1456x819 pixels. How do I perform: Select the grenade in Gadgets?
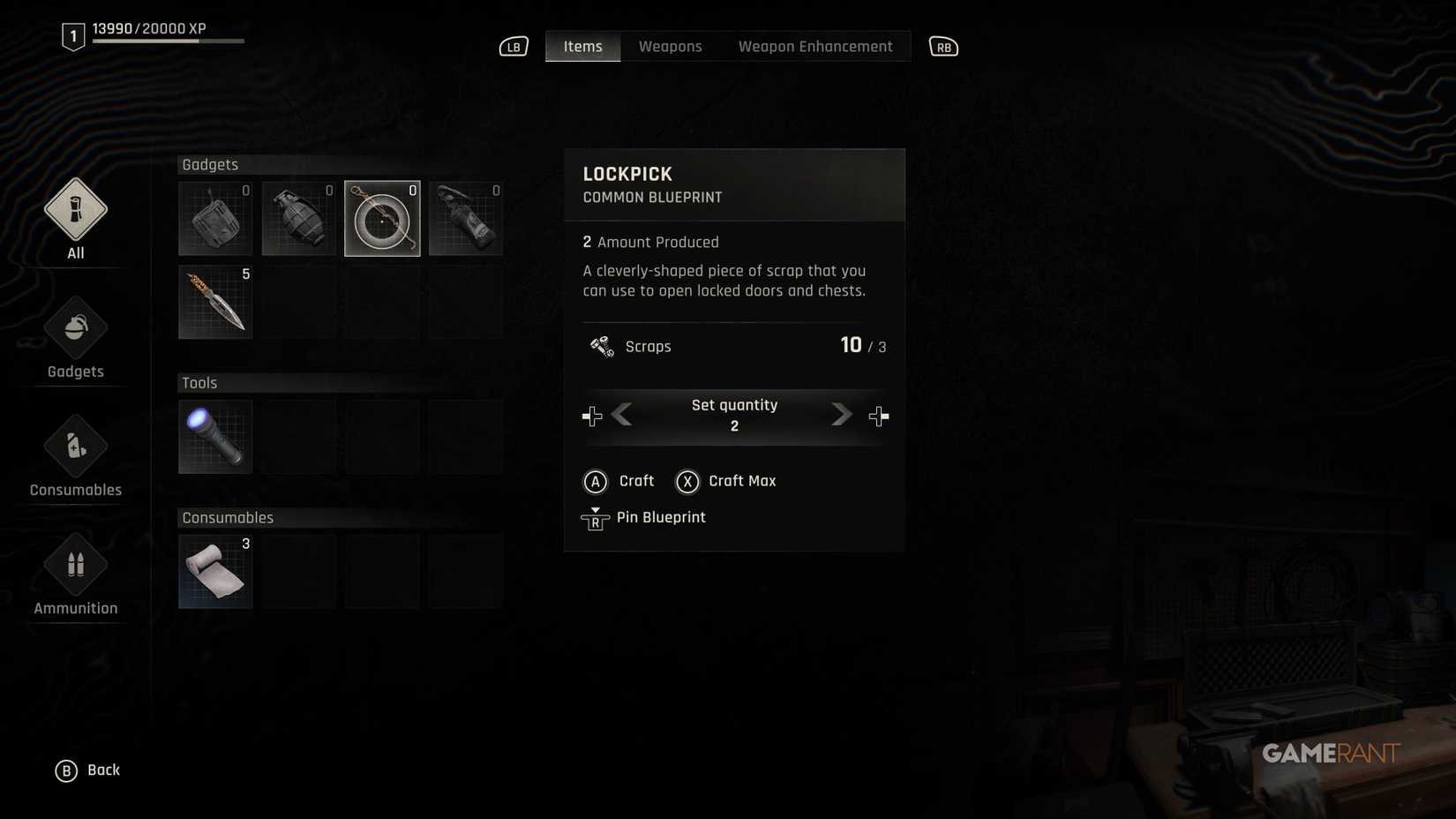[298, 218]
